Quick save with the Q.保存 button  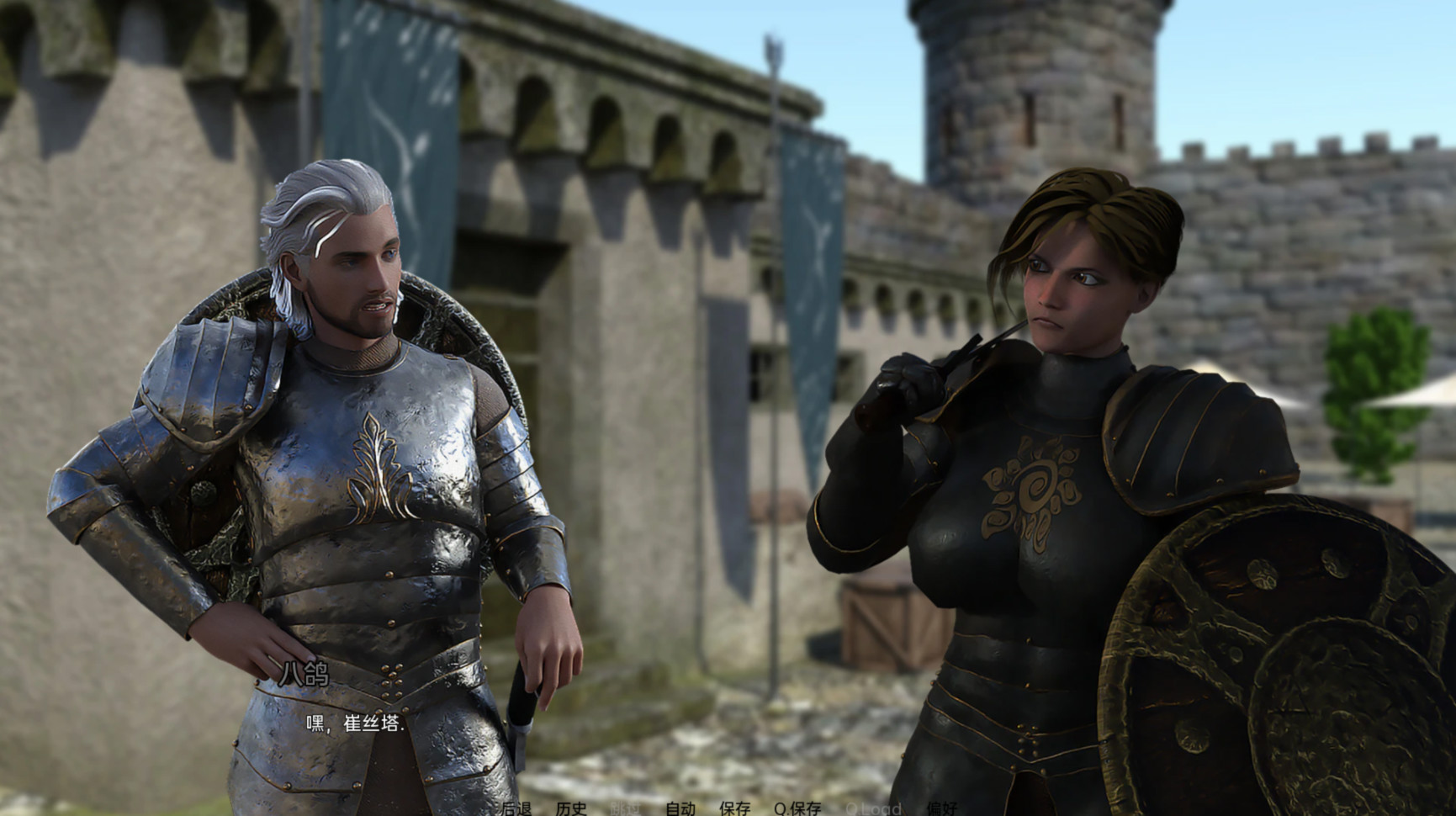(797, 808)
